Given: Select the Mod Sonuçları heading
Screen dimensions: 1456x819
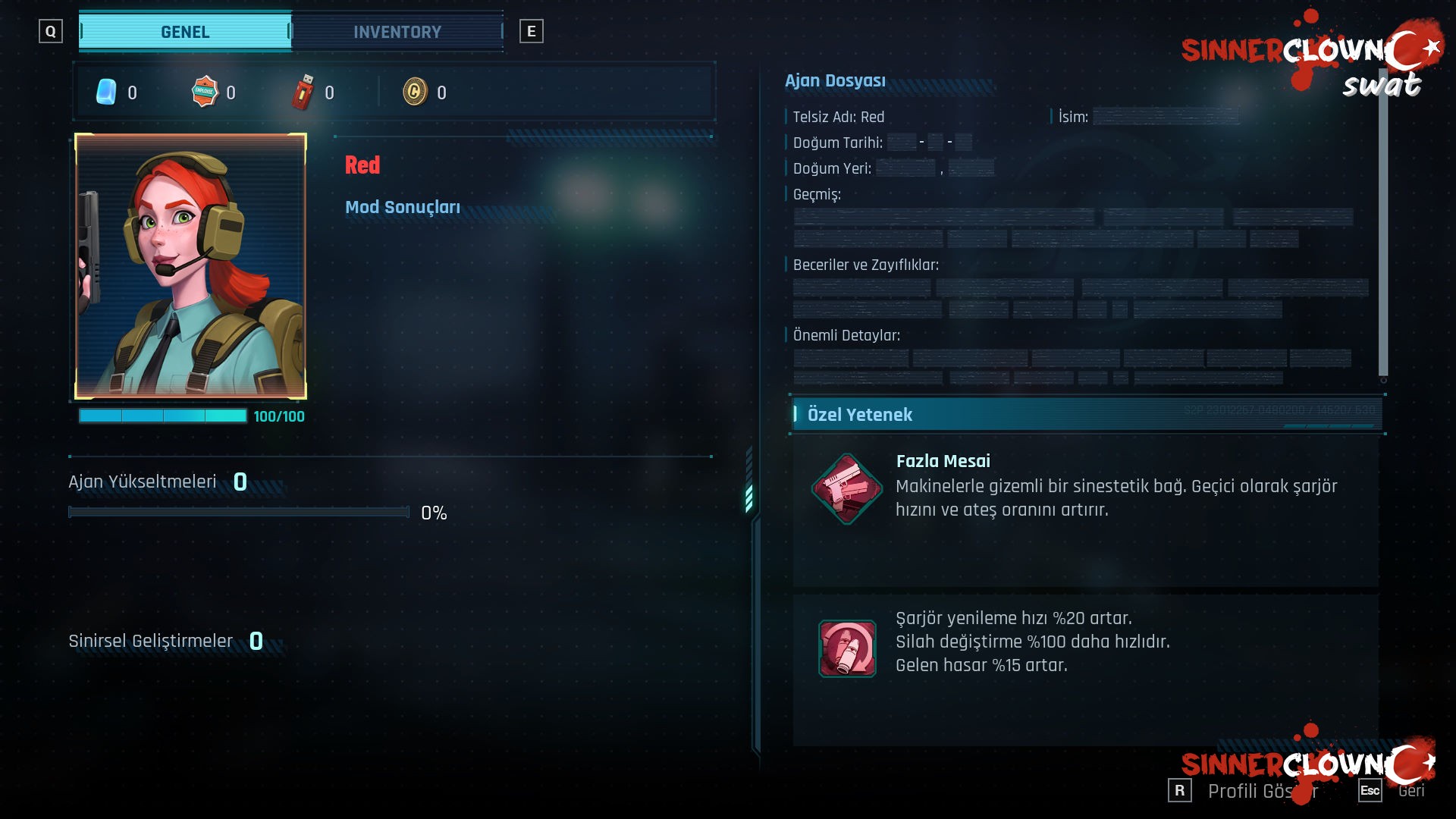Looking at the screenshot, I should coord(403,207).
